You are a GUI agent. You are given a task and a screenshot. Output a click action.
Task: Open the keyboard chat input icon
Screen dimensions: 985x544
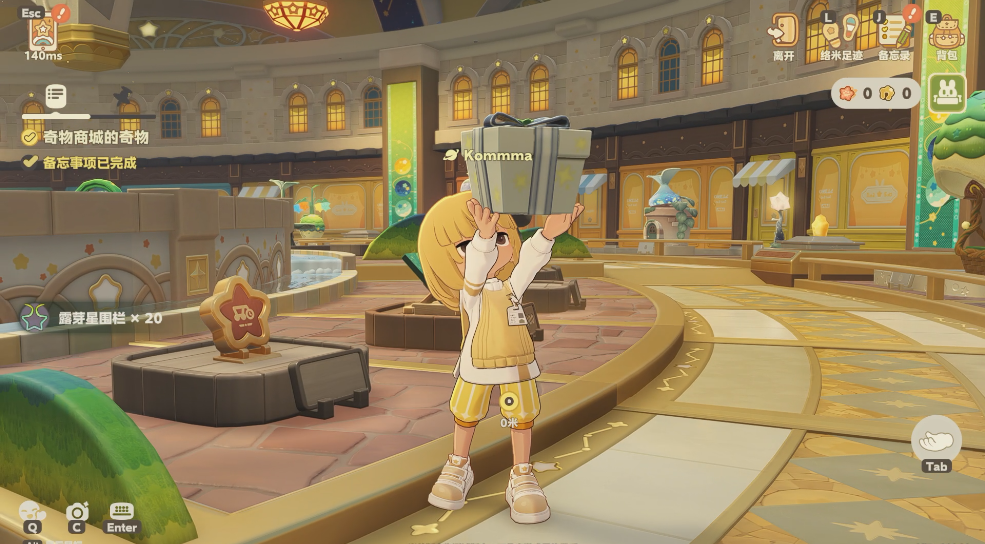[x=122, y=512]
